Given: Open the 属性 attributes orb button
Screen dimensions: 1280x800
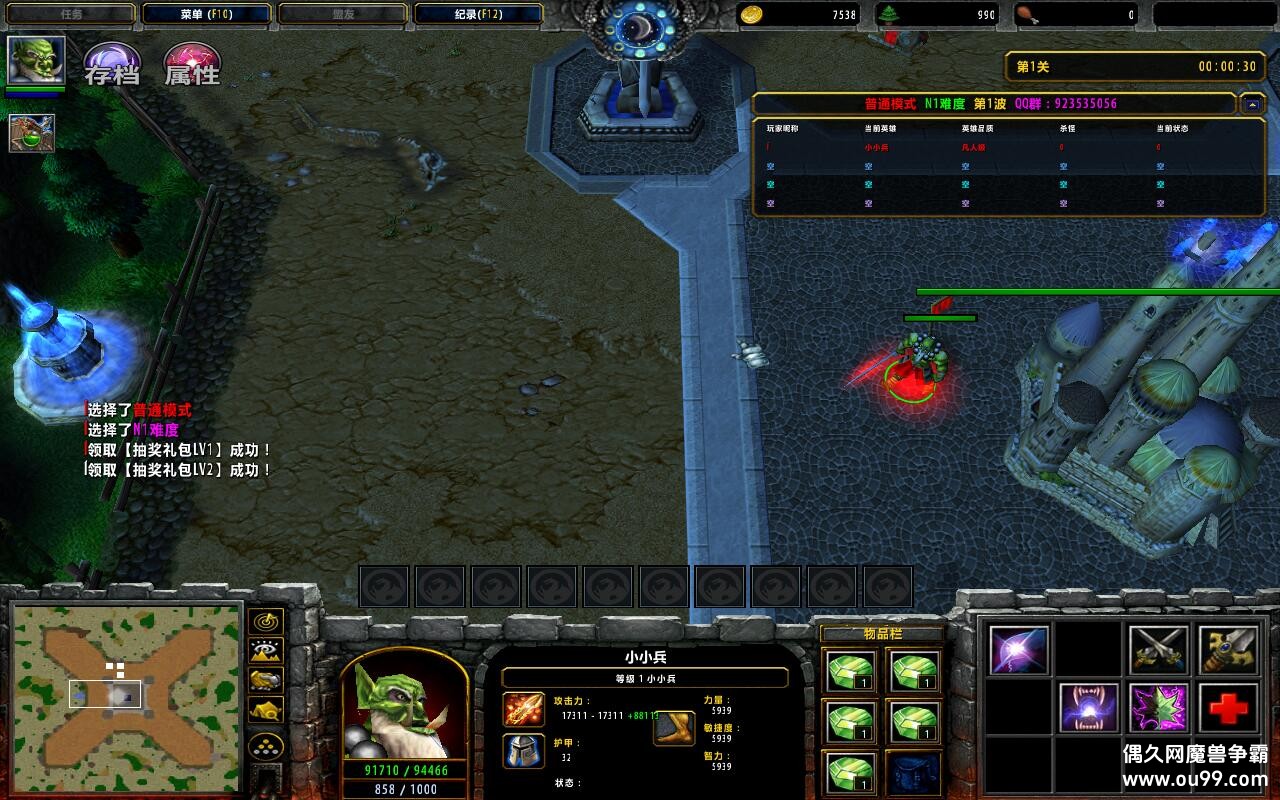Looking at the screenshot, I should coord(192,65).
